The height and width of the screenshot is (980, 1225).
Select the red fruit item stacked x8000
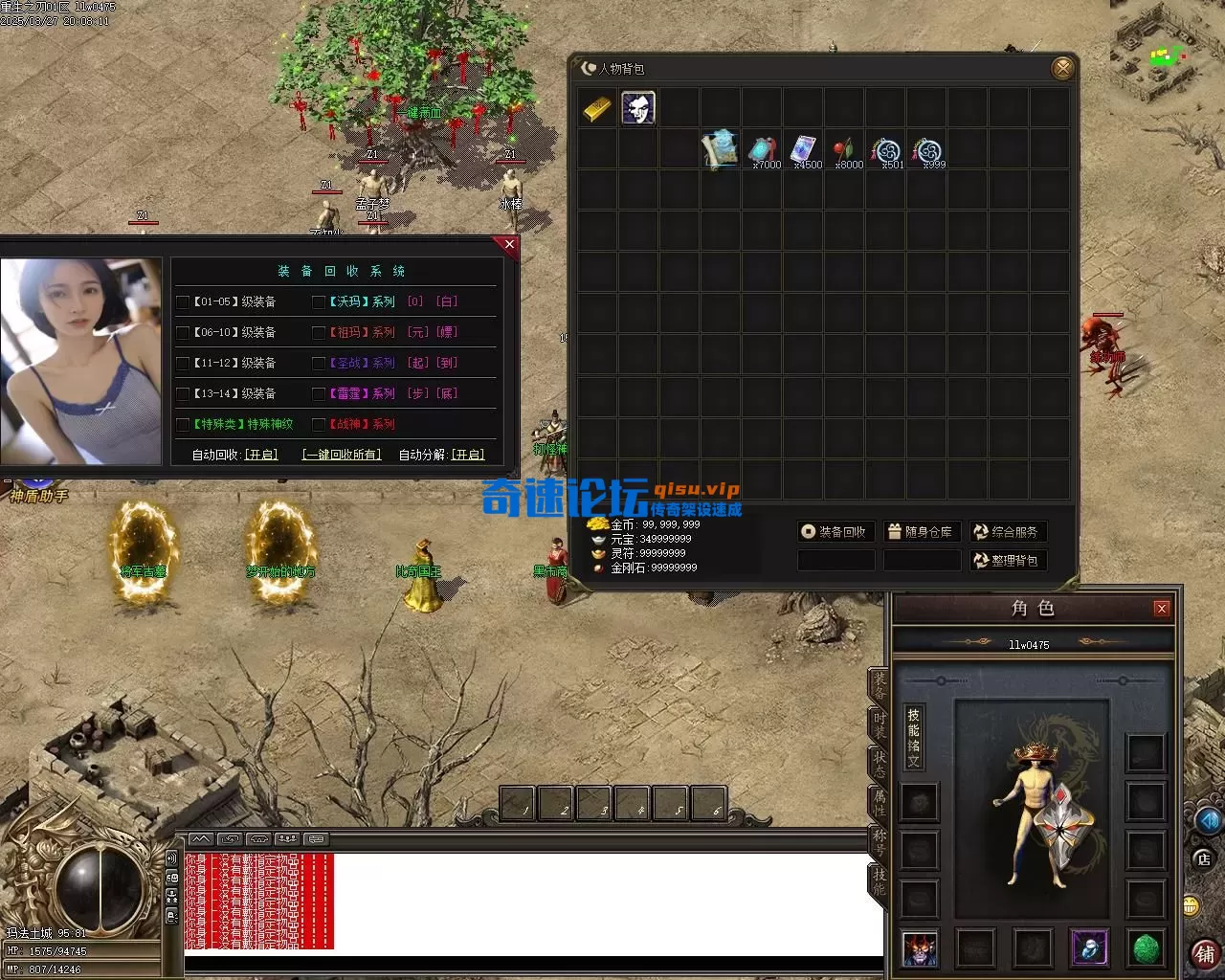coord(844,150)
